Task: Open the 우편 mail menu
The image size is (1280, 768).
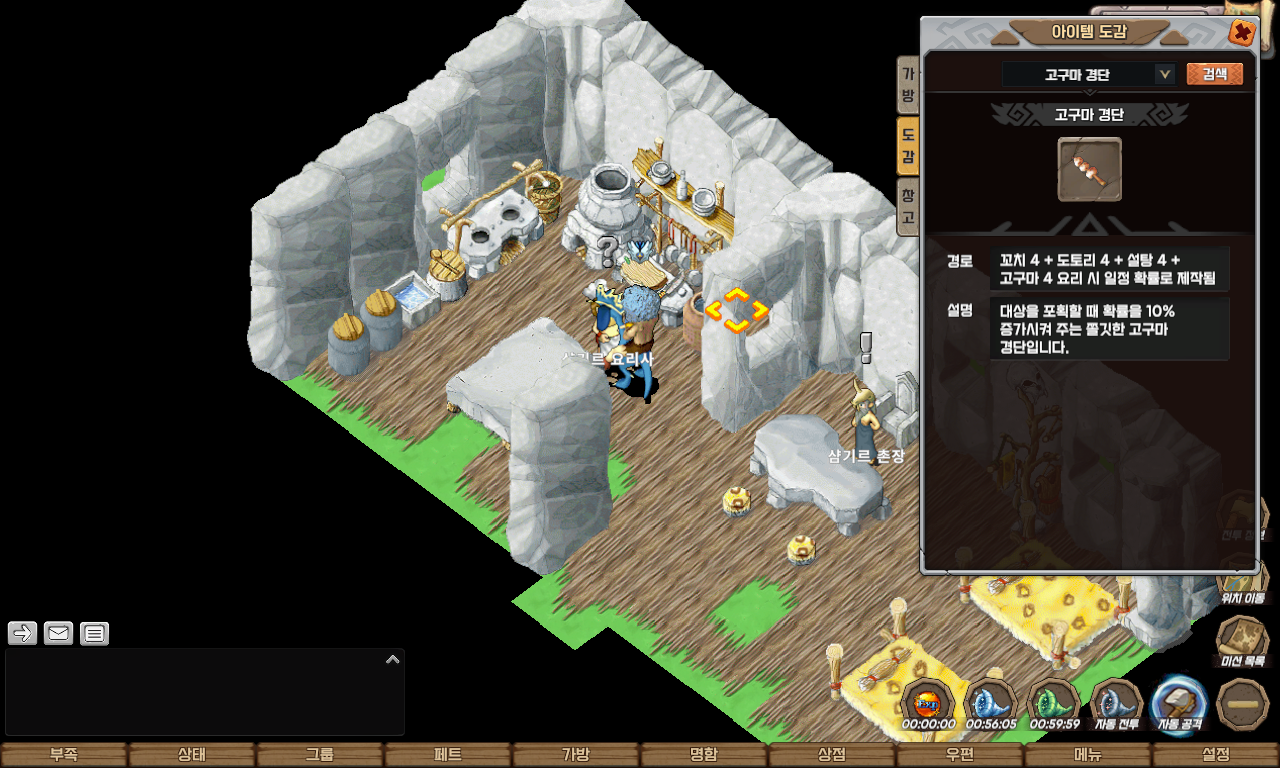Action: tap(960, 755)
